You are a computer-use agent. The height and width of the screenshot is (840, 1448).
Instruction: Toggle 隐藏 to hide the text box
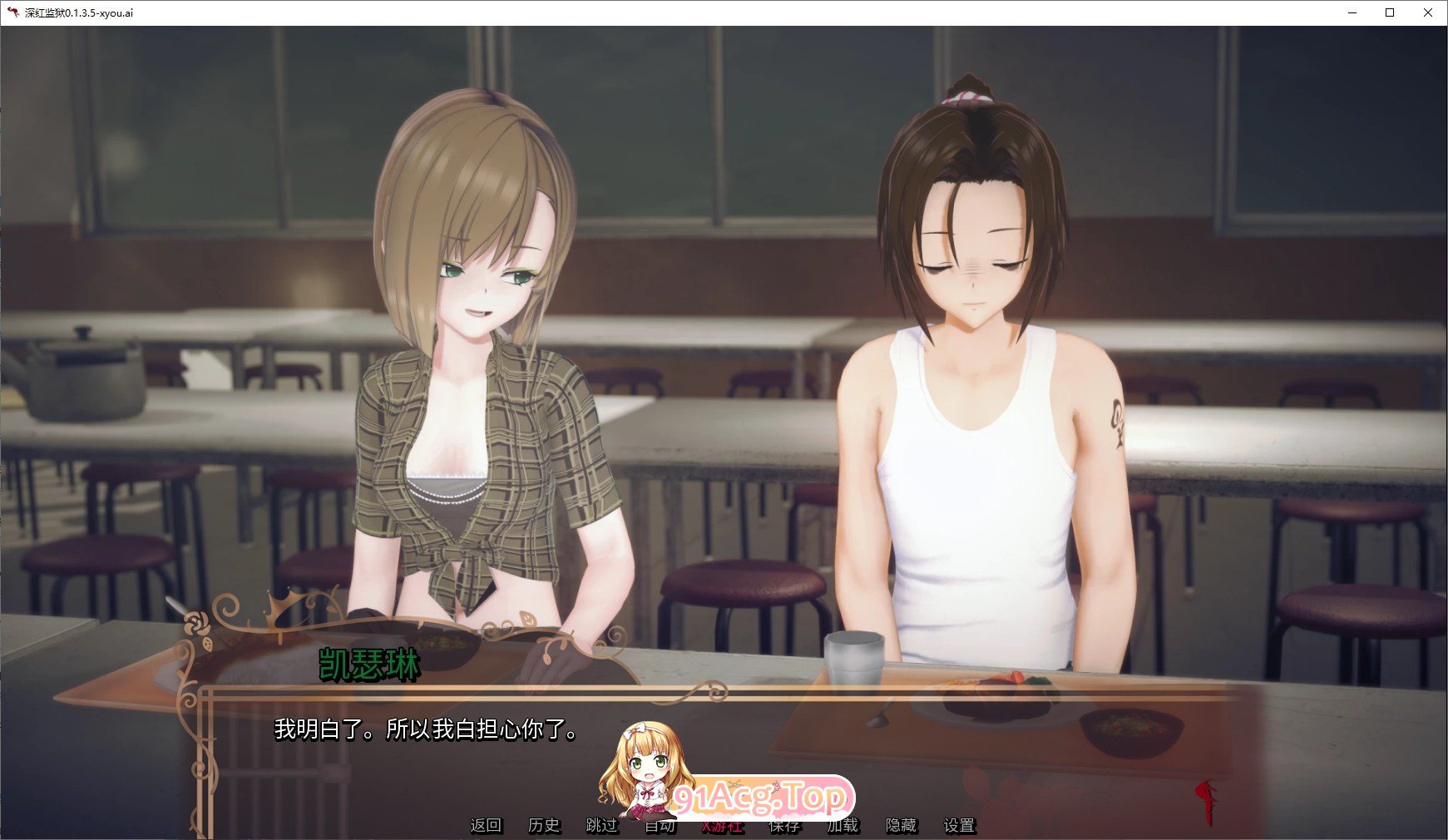coord(901,826)
